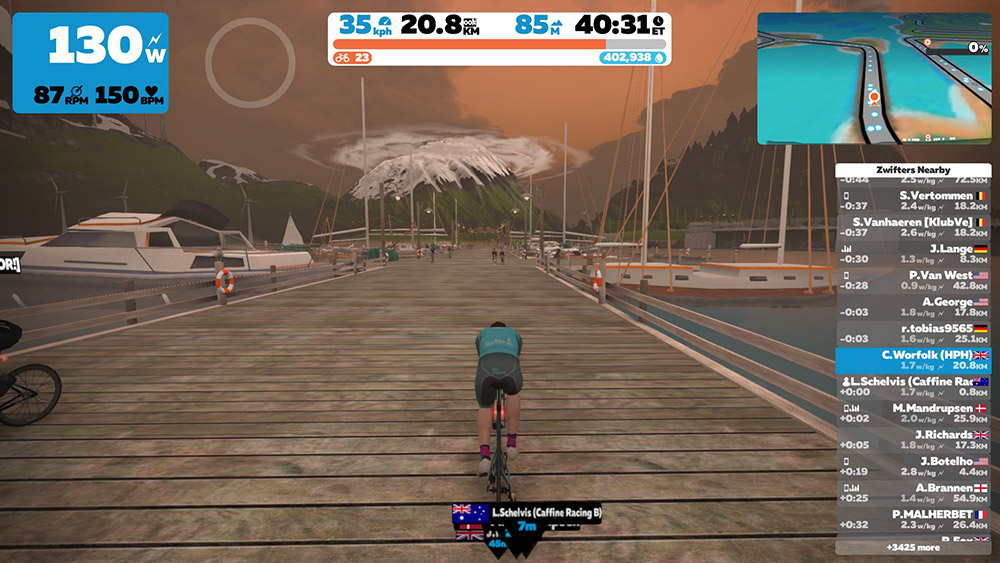Screen dimensions: 1000x563
Task: Click the Zwifters Nearby list header
Action: point(913,171)
